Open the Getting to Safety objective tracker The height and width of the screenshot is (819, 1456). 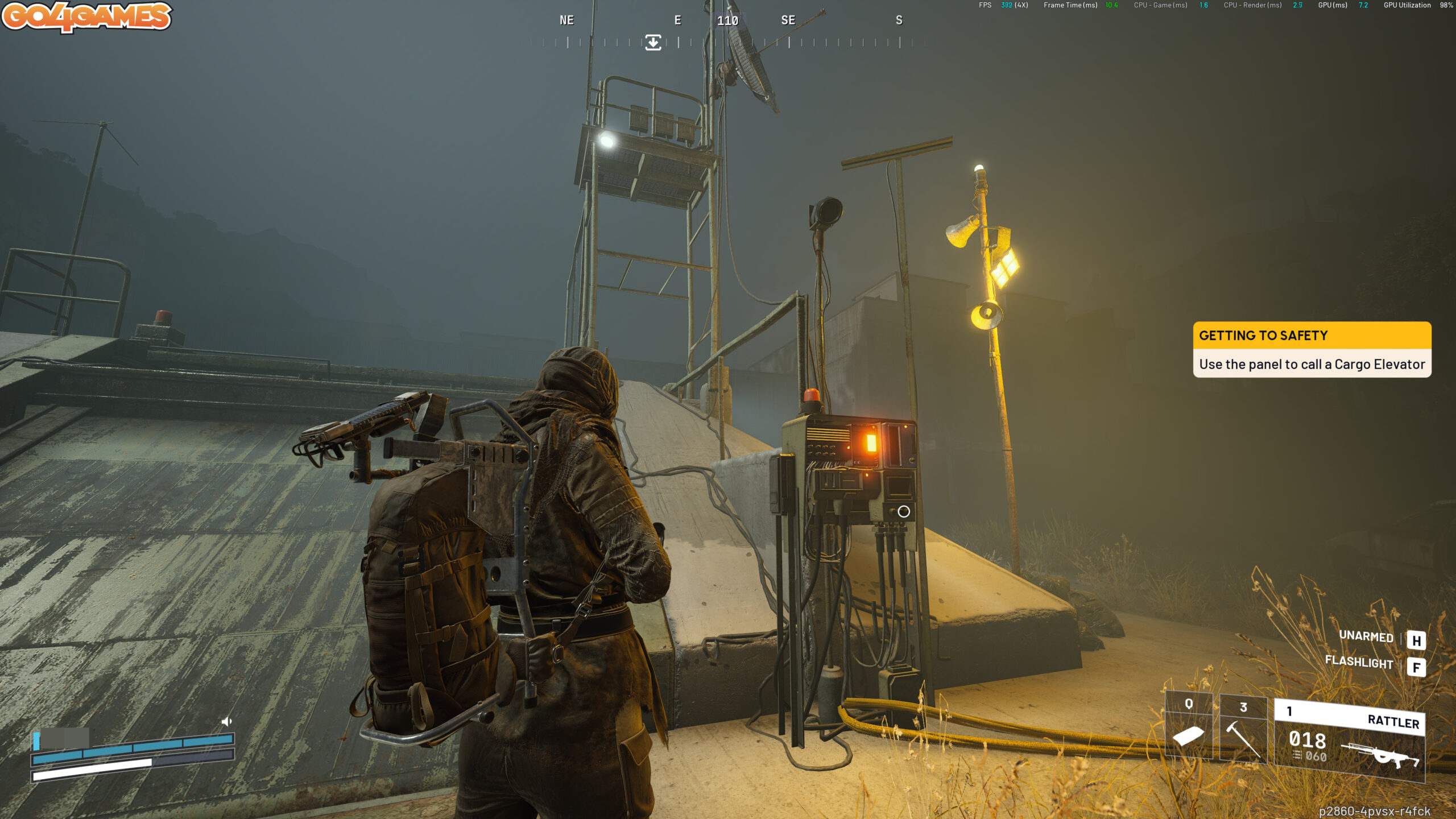1312,349
